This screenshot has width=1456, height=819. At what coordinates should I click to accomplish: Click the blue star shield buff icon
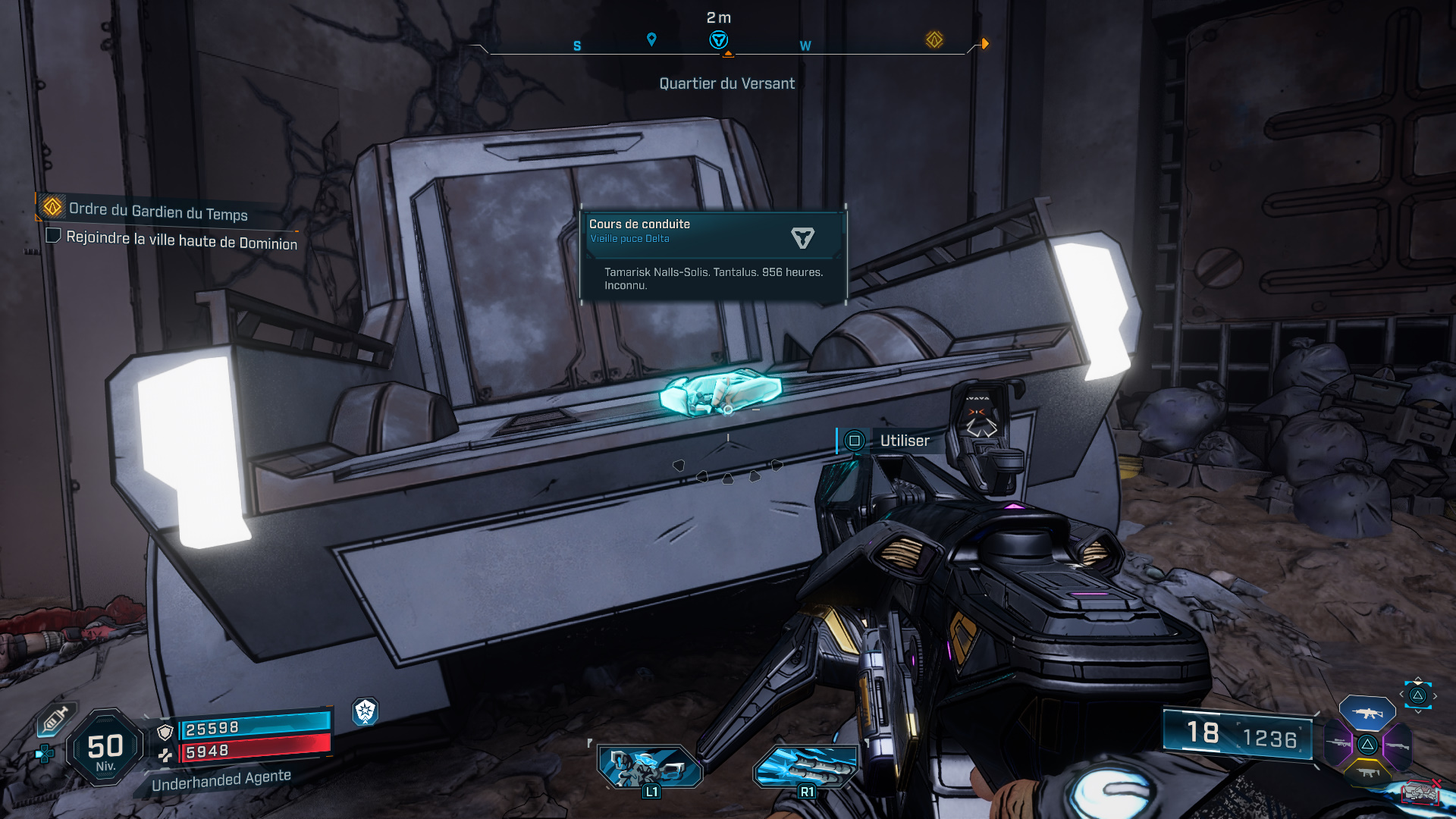coord(366,711)
